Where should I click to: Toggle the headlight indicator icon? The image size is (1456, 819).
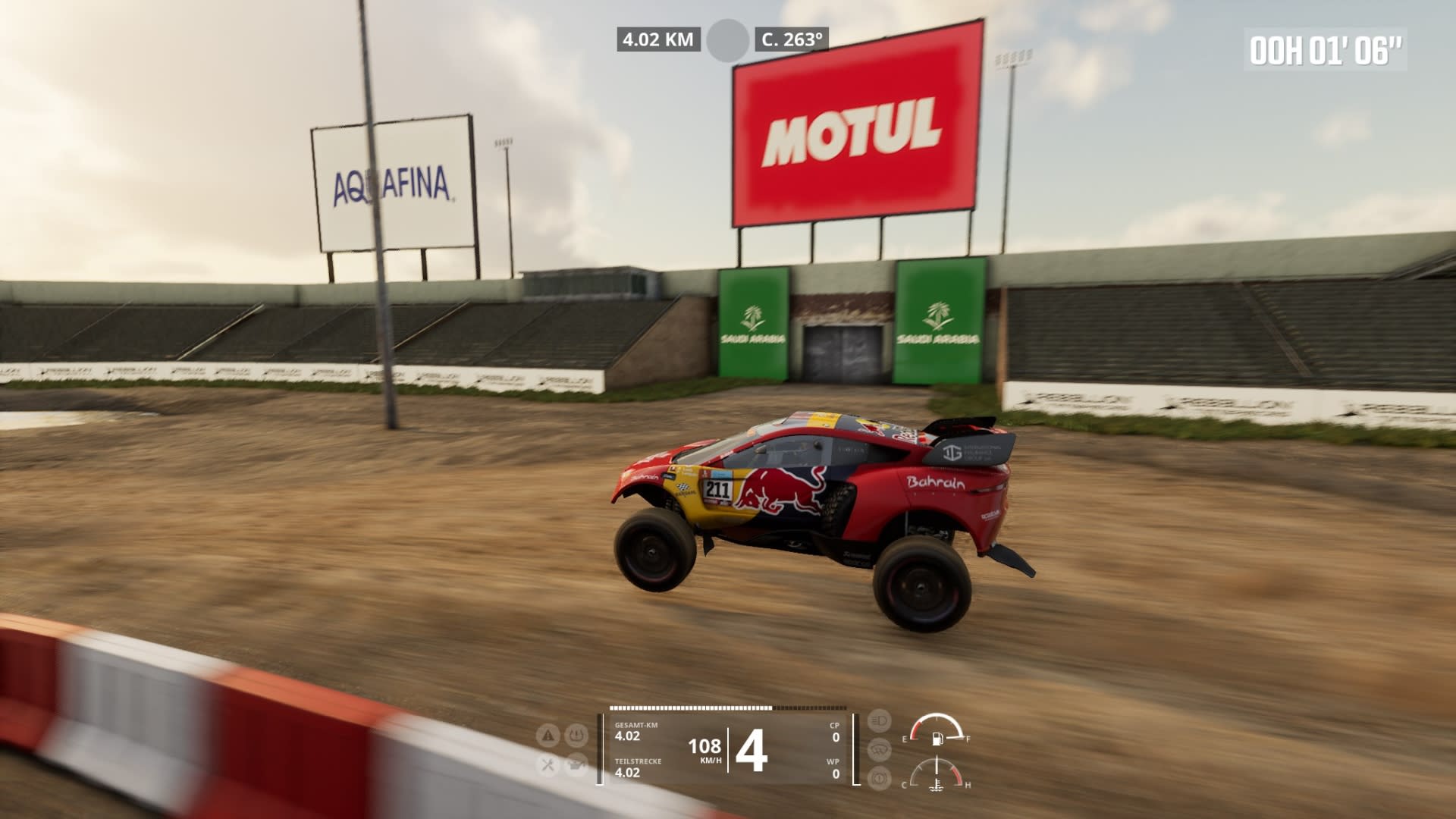pyautogui.click(x=879, y=720)
